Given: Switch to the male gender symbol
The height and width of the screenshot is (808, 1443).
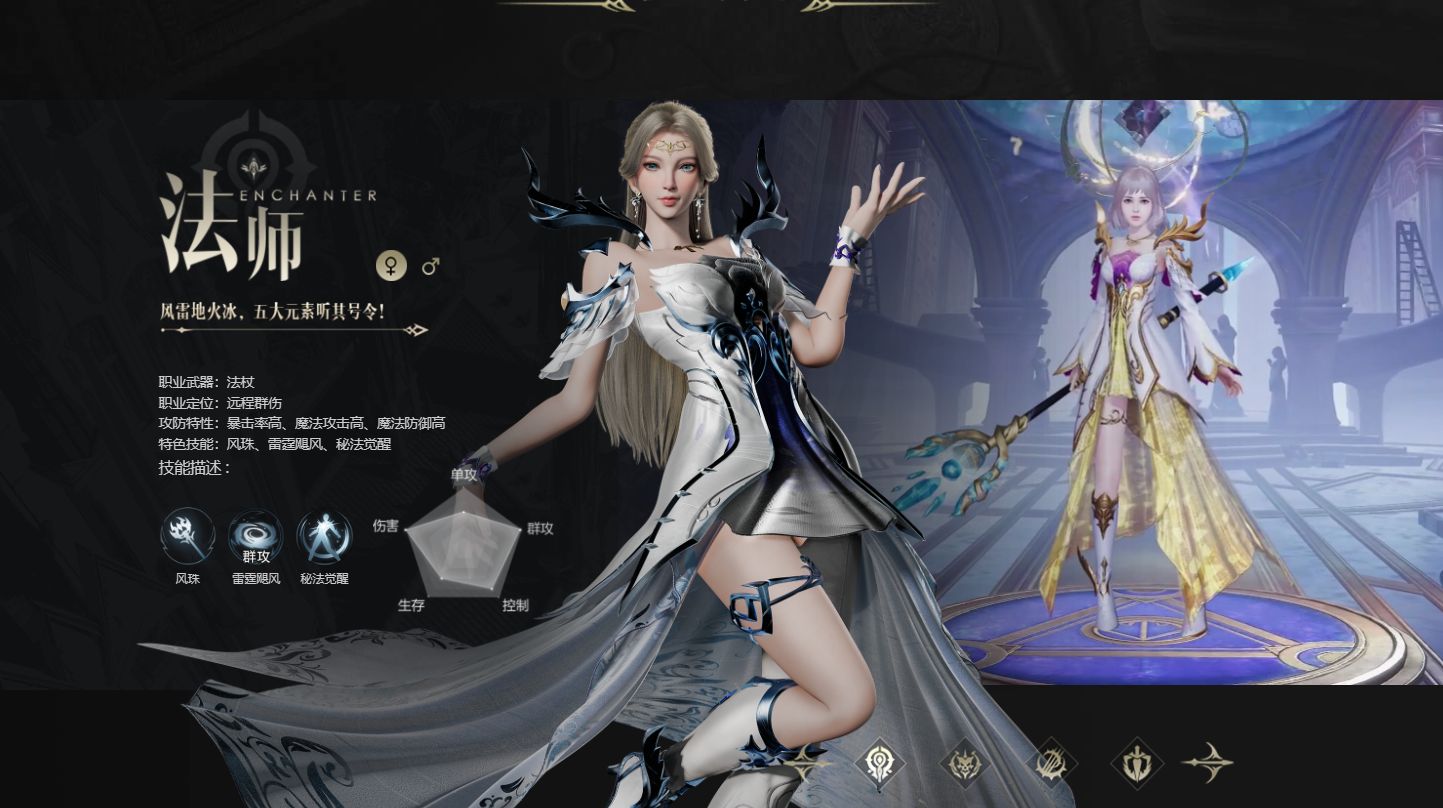Looking at the screenshot, I should tap(431, 266).
